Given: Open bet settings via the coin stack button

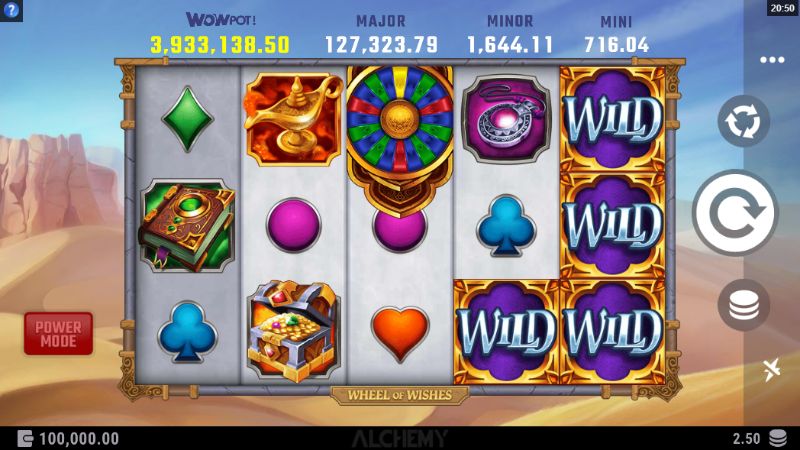Looking at the screenshot, I should (743, 306).
